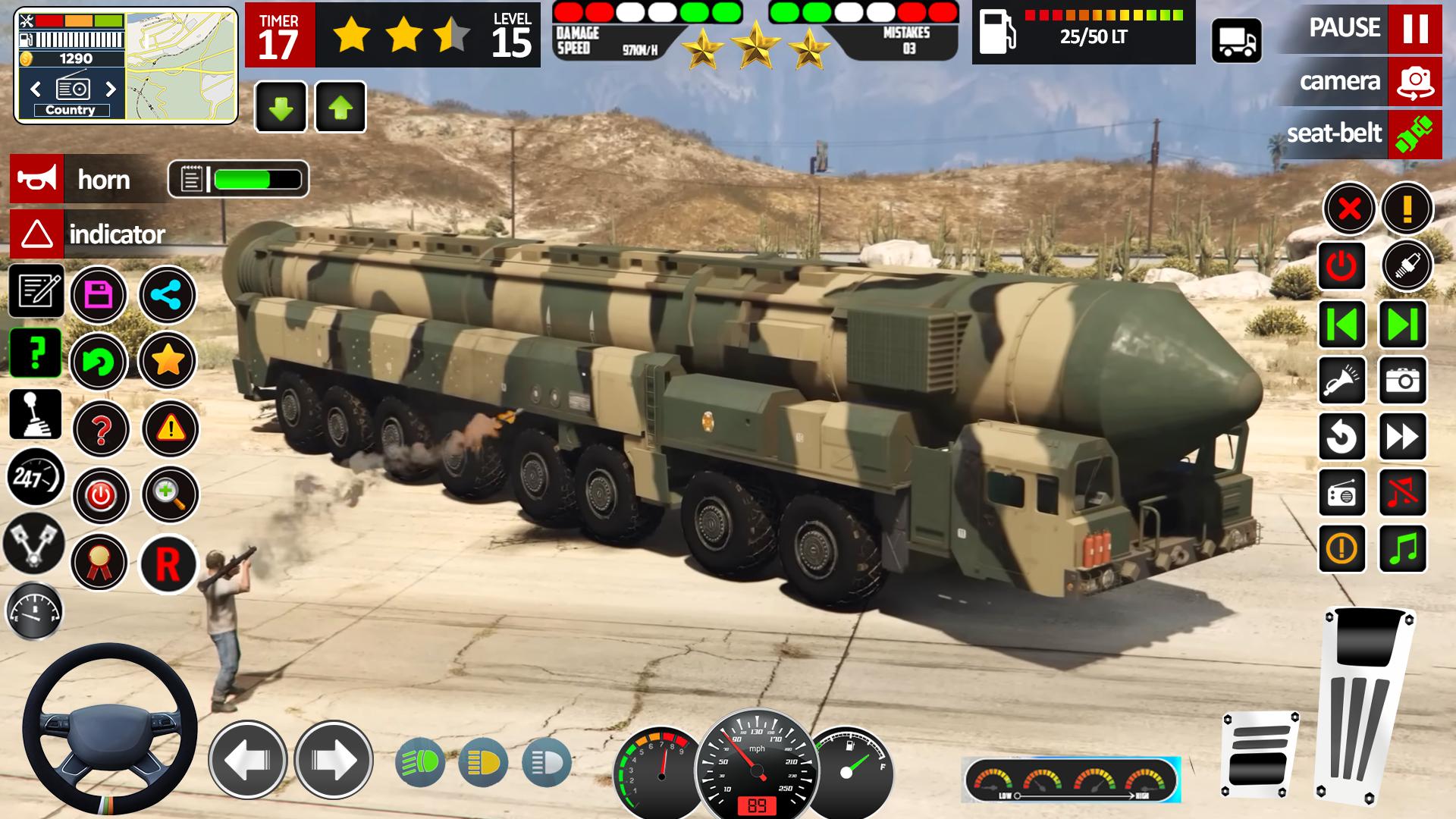Image resolution: width=1456 pixels, height=819 pixels.
Task: Steer right with the right arrow button
Action: tap(334, 760)
